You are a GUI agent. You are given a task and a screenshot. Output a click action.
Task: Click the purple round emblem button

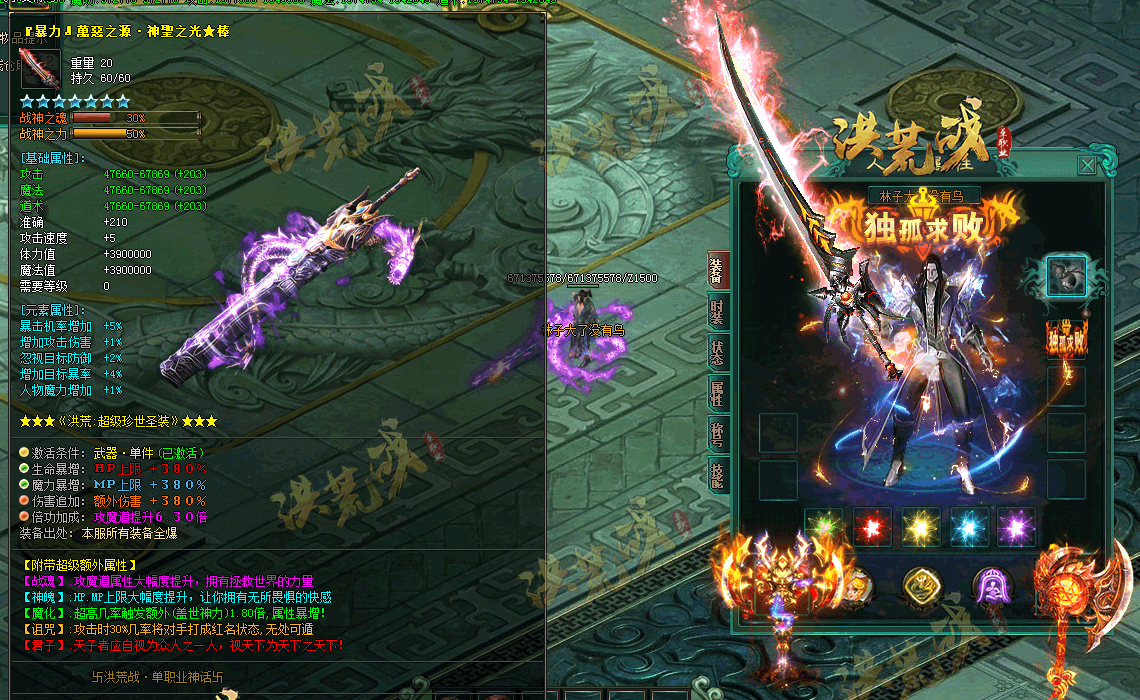pyautogui.click(x=992, y=587)
